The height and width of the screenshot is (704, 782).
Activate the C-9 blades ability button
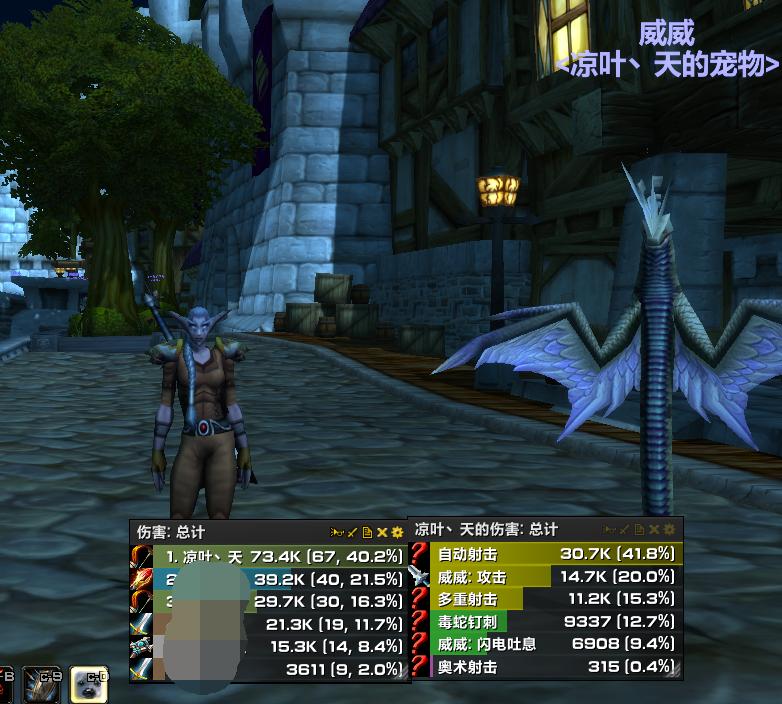click(x=42, y=685)
